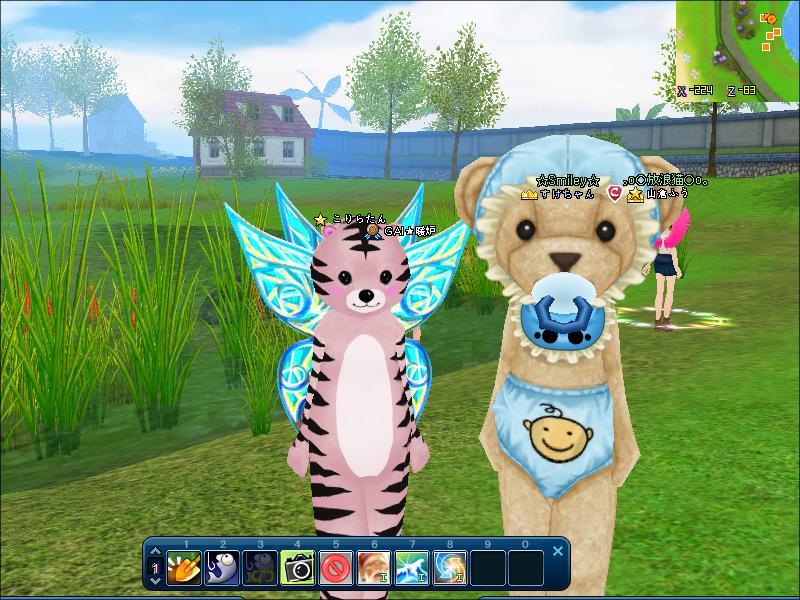Click the minimap in the corner
The width and height of the screenshot is (800, 600).
pyautogui.click(x=738, y=45)
